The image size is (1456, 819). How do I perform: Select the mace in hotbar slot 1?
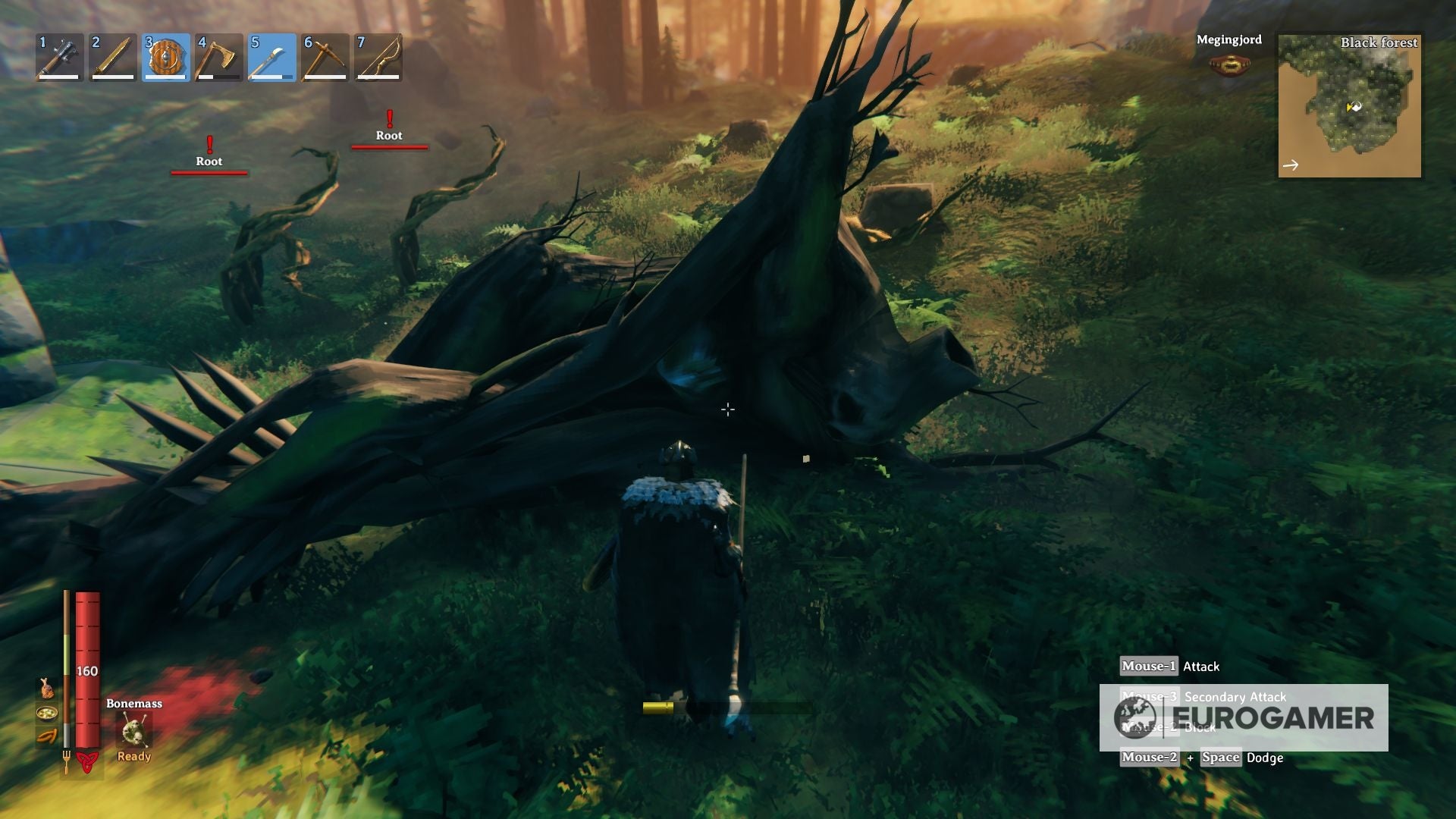(60, 58)
